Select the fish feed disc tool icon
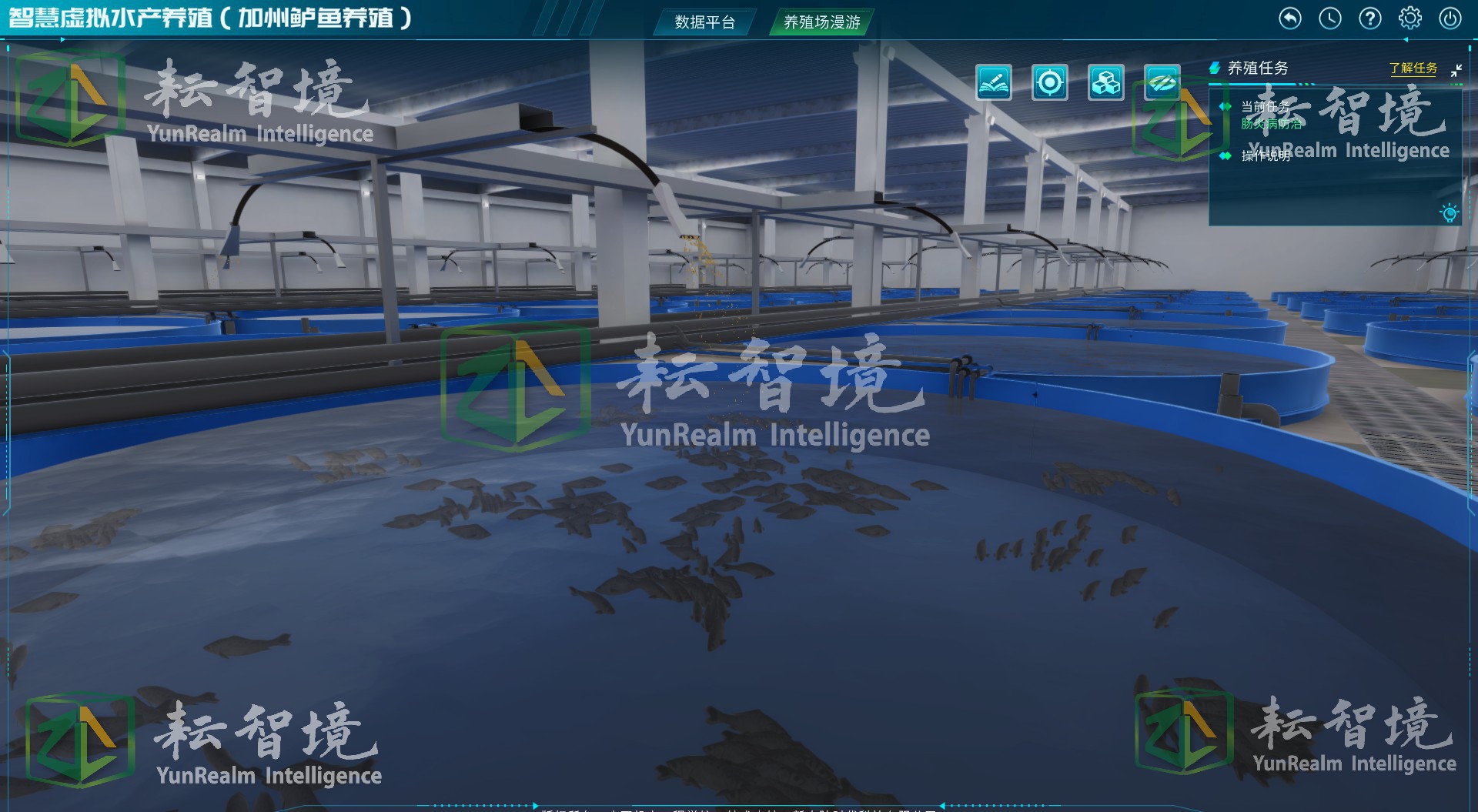The width and height of the screenshot is (1478, 812). (x=1162, y=82)
